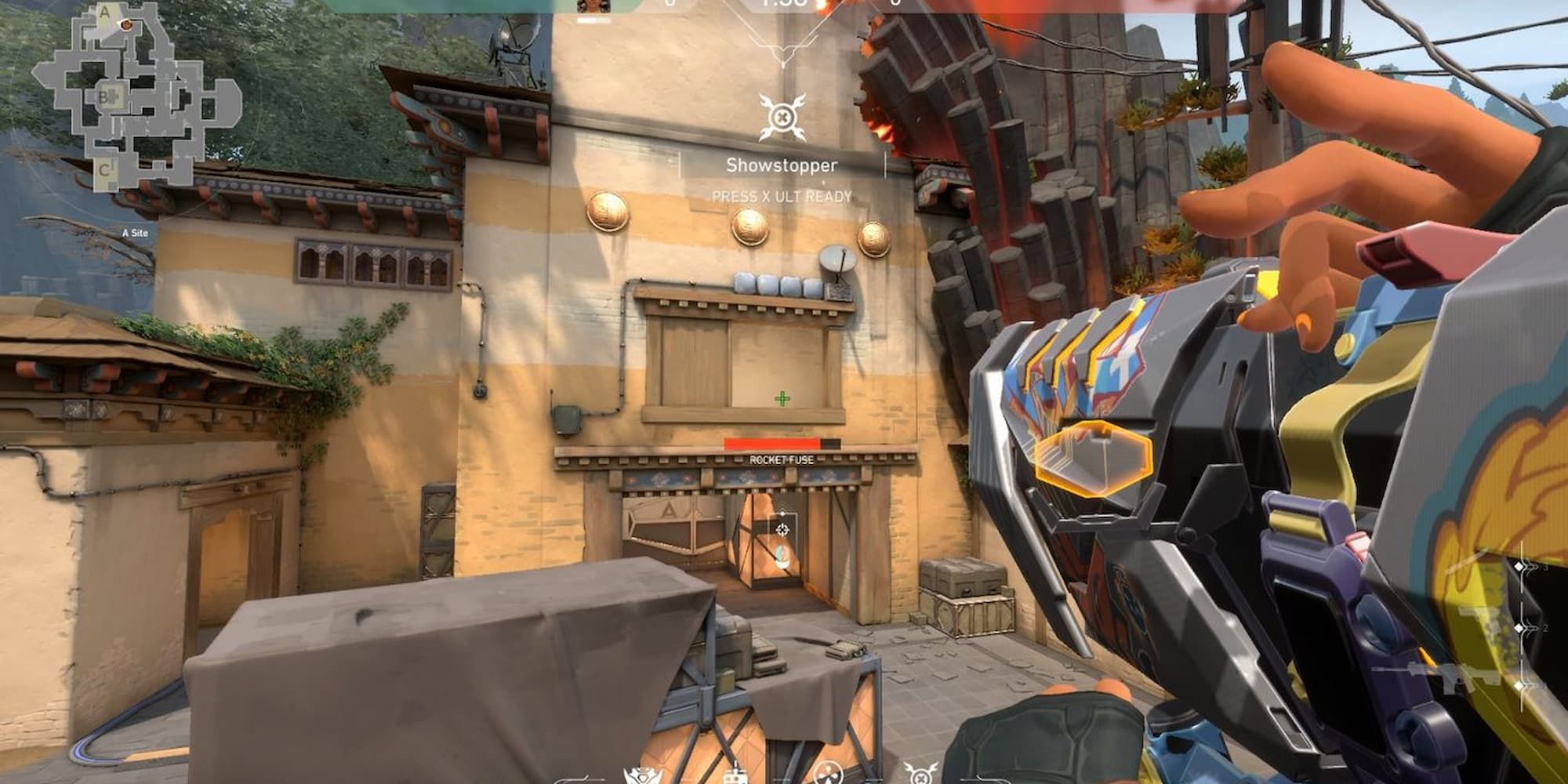Toggle the B Site marker on the minimap

(x=104, y=98)
